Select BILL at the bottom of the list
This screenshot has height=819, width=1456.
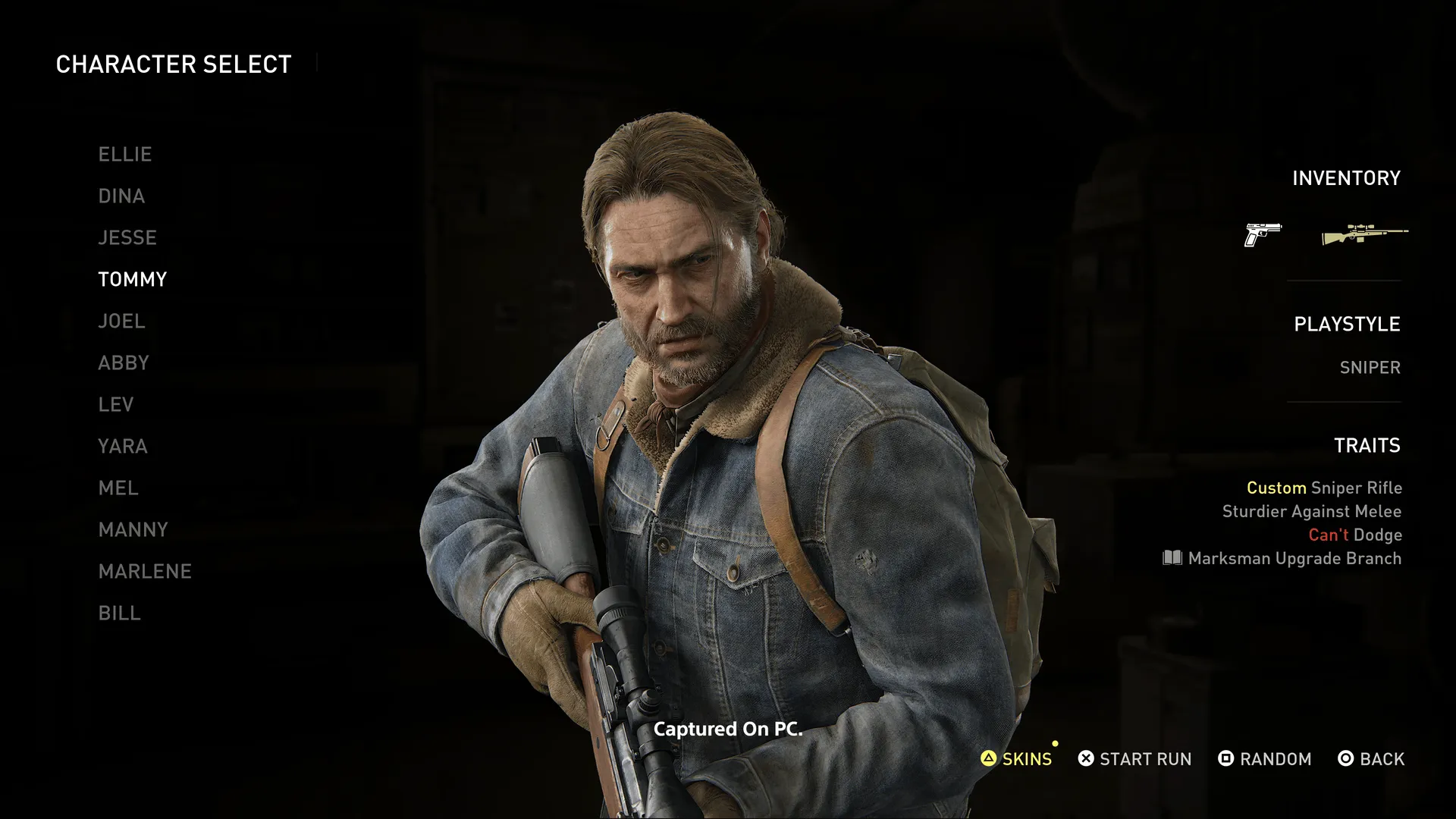120,613
